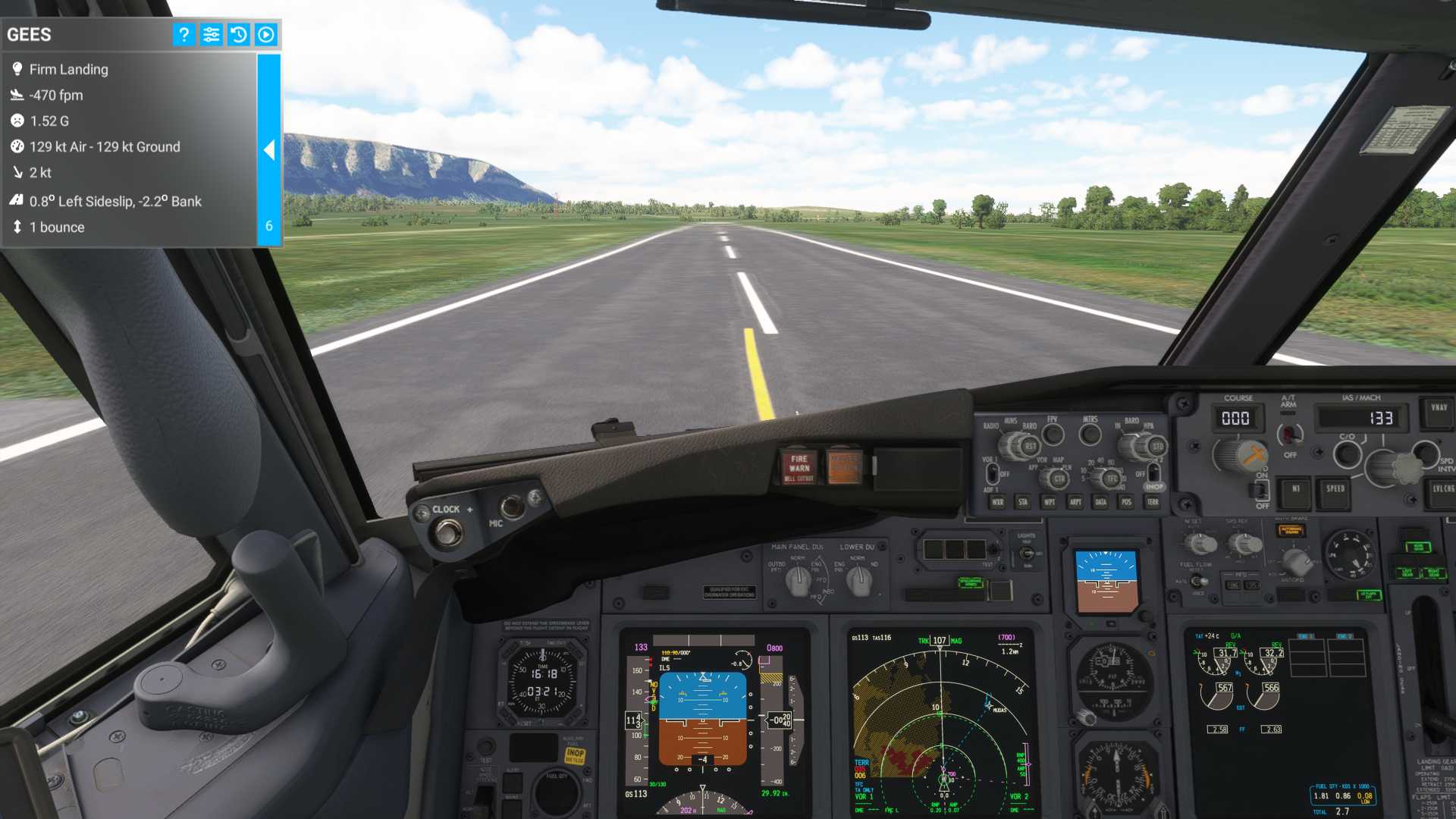Select the LVL CHG mode button
Viewport: 1456px width, 819px height.
(1442, 490)
